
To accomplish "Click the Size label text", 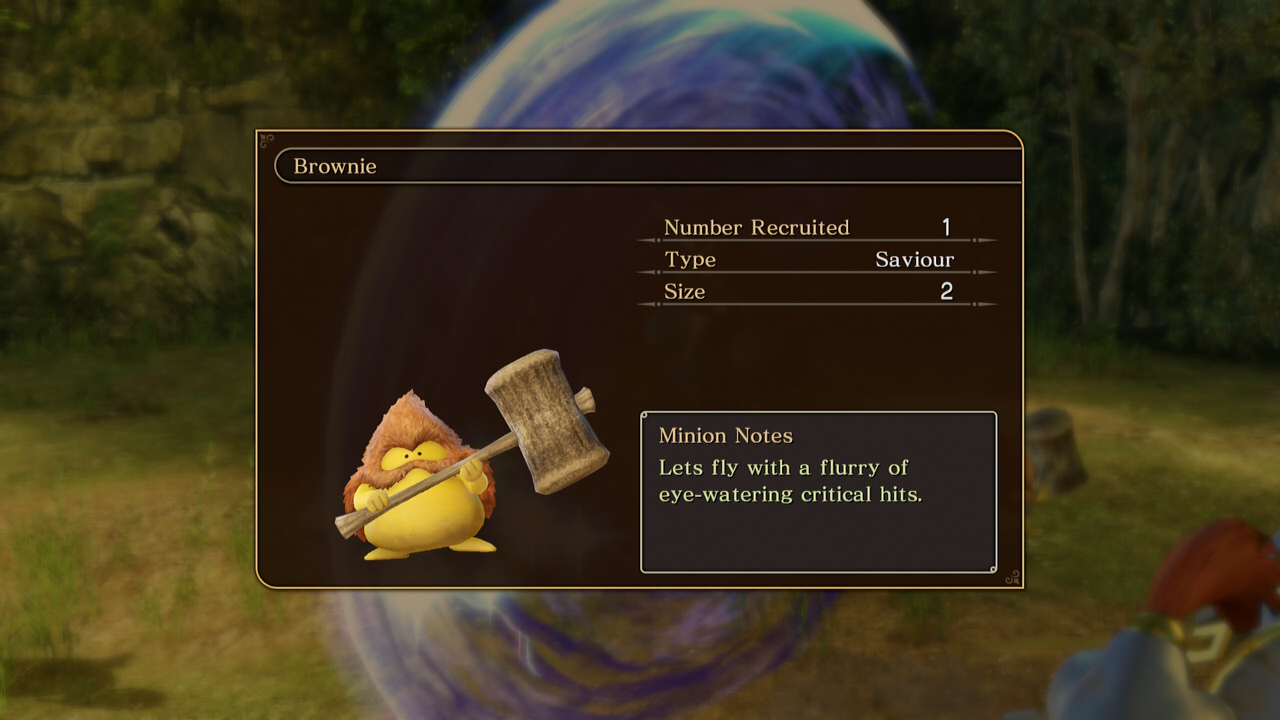I will click(685, 292).
